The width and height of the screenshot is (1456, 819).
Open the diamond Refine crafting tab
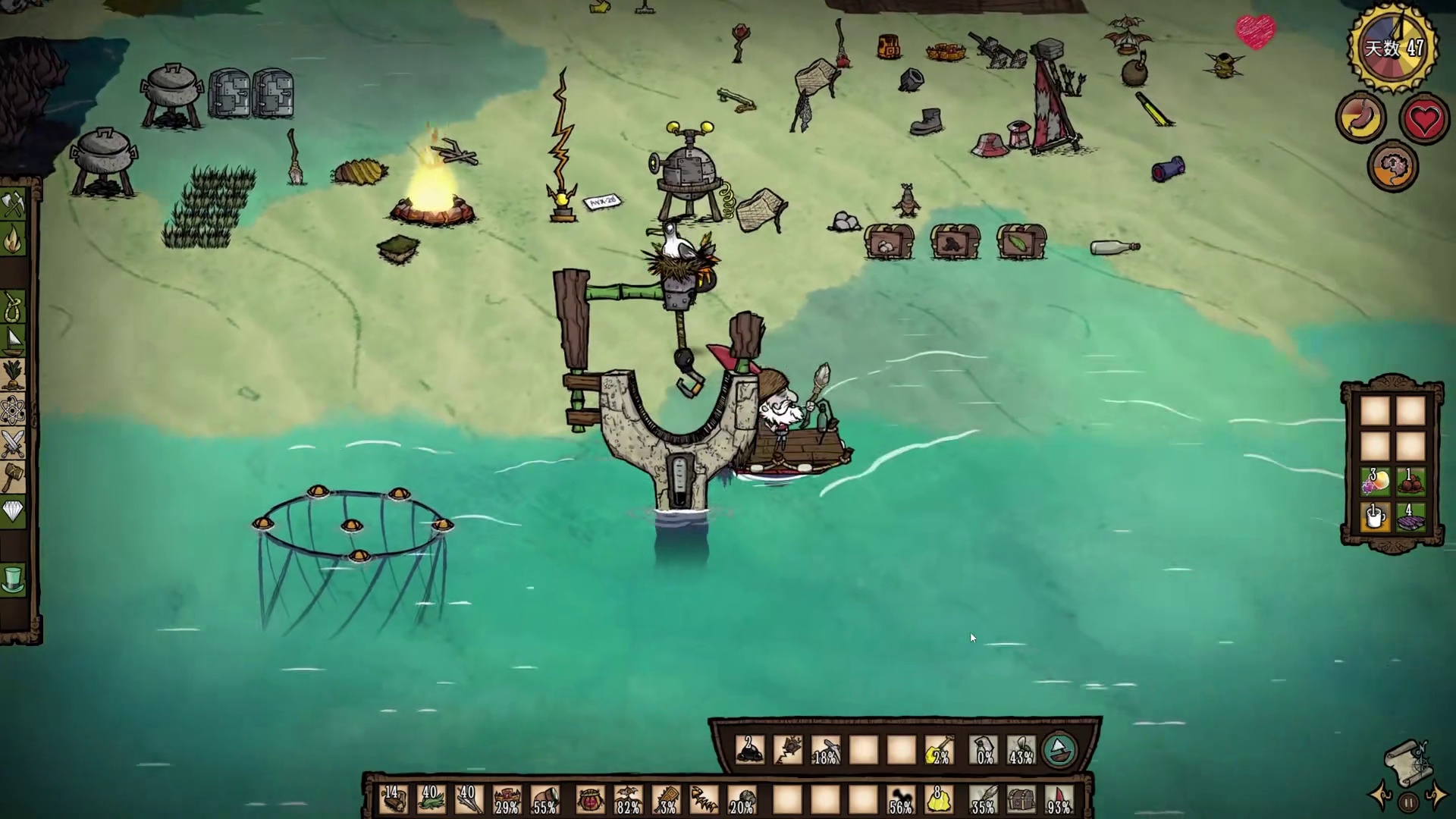point(14,512)
